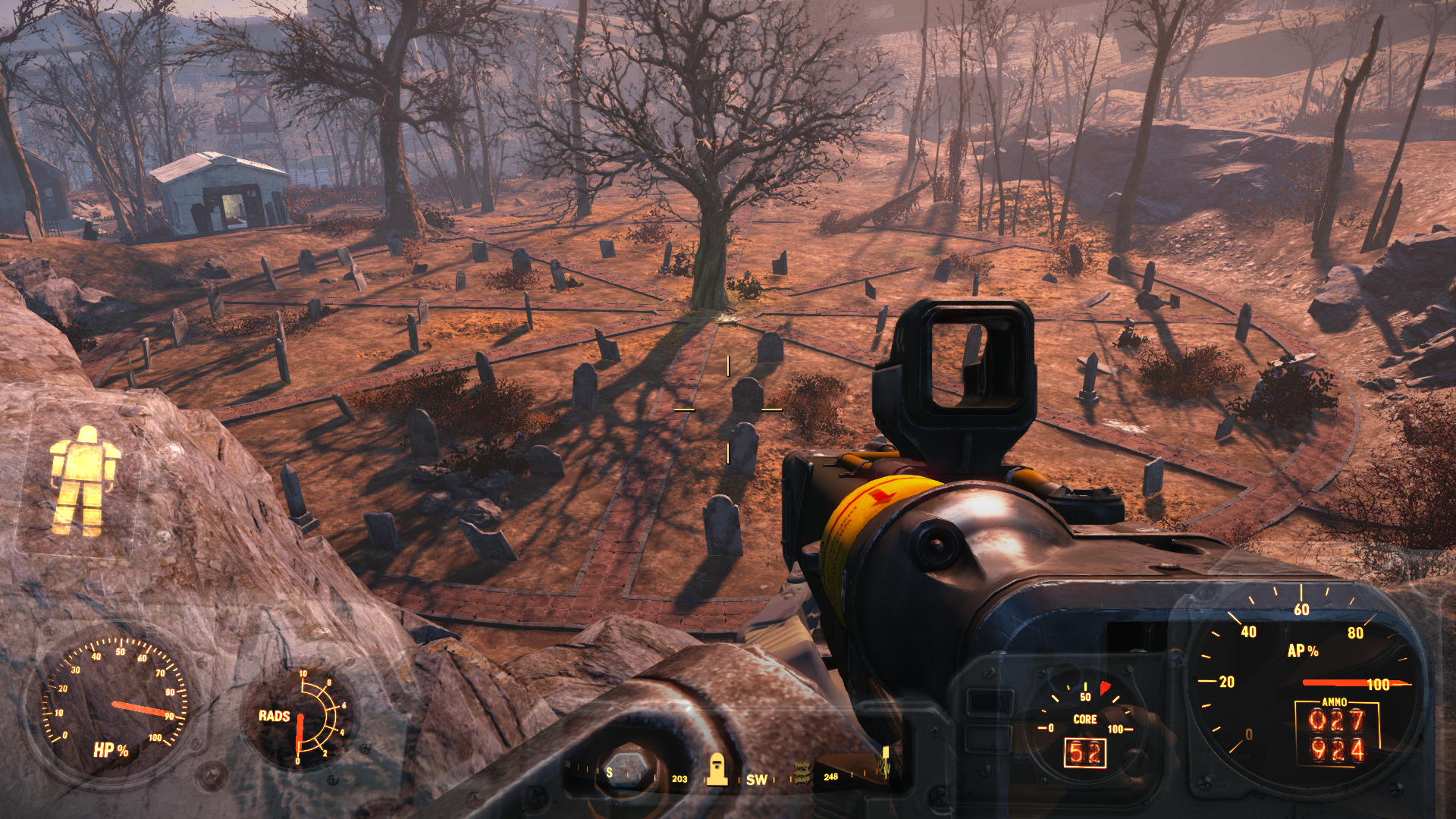Select the tower-shaped location marker on compass
Image resolution: width=1456 pixels, height=819 pixels.
click(717, 770)
